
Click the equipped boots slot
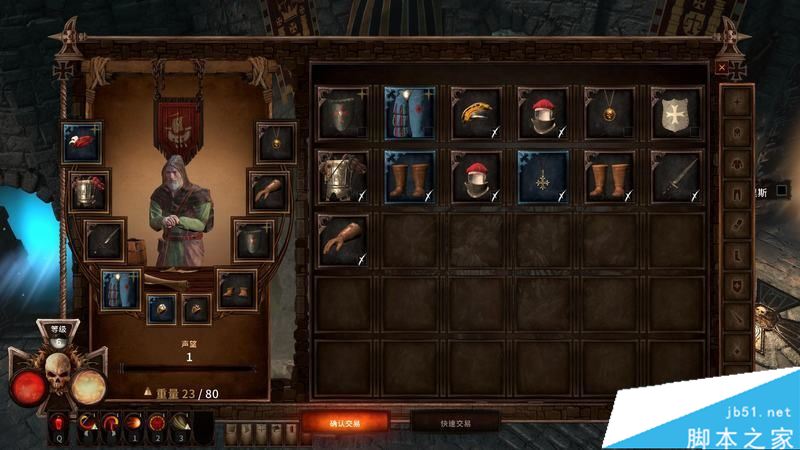(236, 288)
